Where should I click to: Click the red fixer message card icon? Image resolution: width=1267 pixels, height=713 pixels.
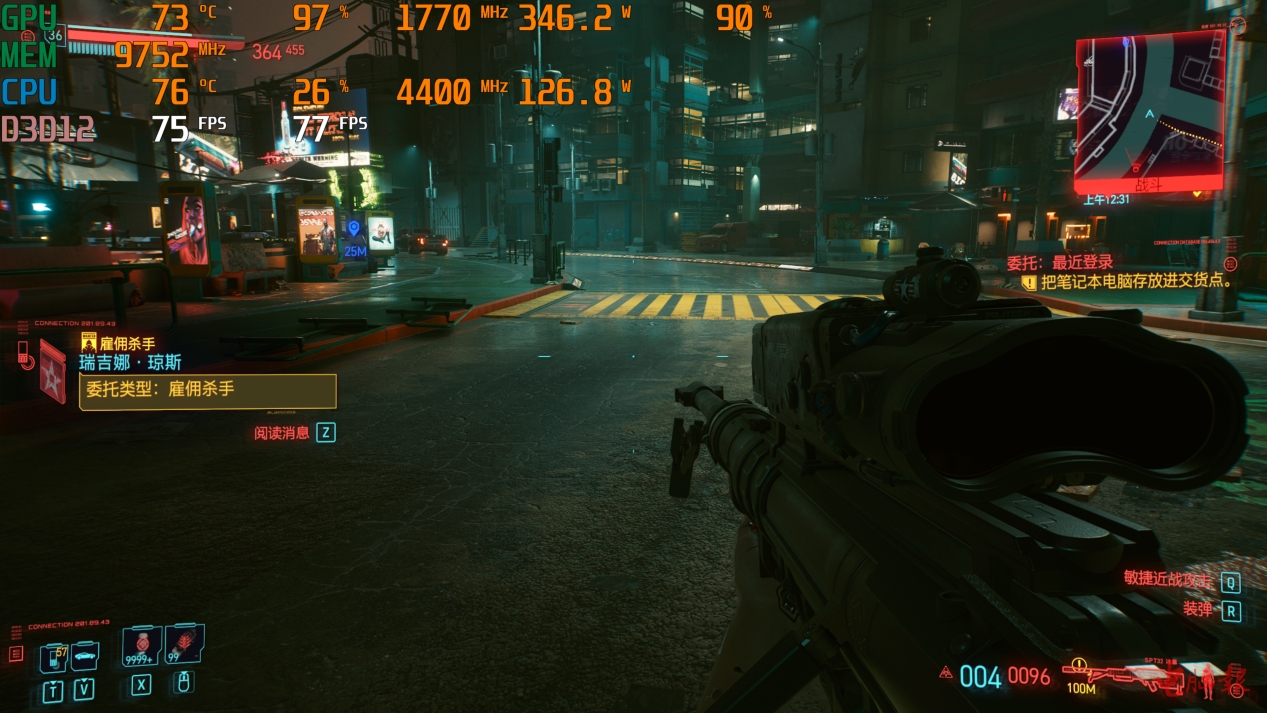coord(50,374)
